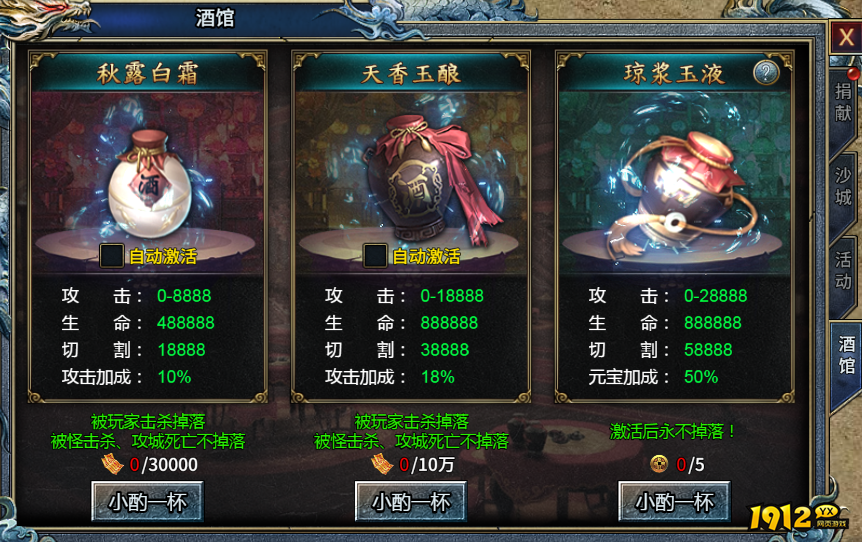Toggle 自动激活 checkbox under 秋露白霜

pos(112,255)
